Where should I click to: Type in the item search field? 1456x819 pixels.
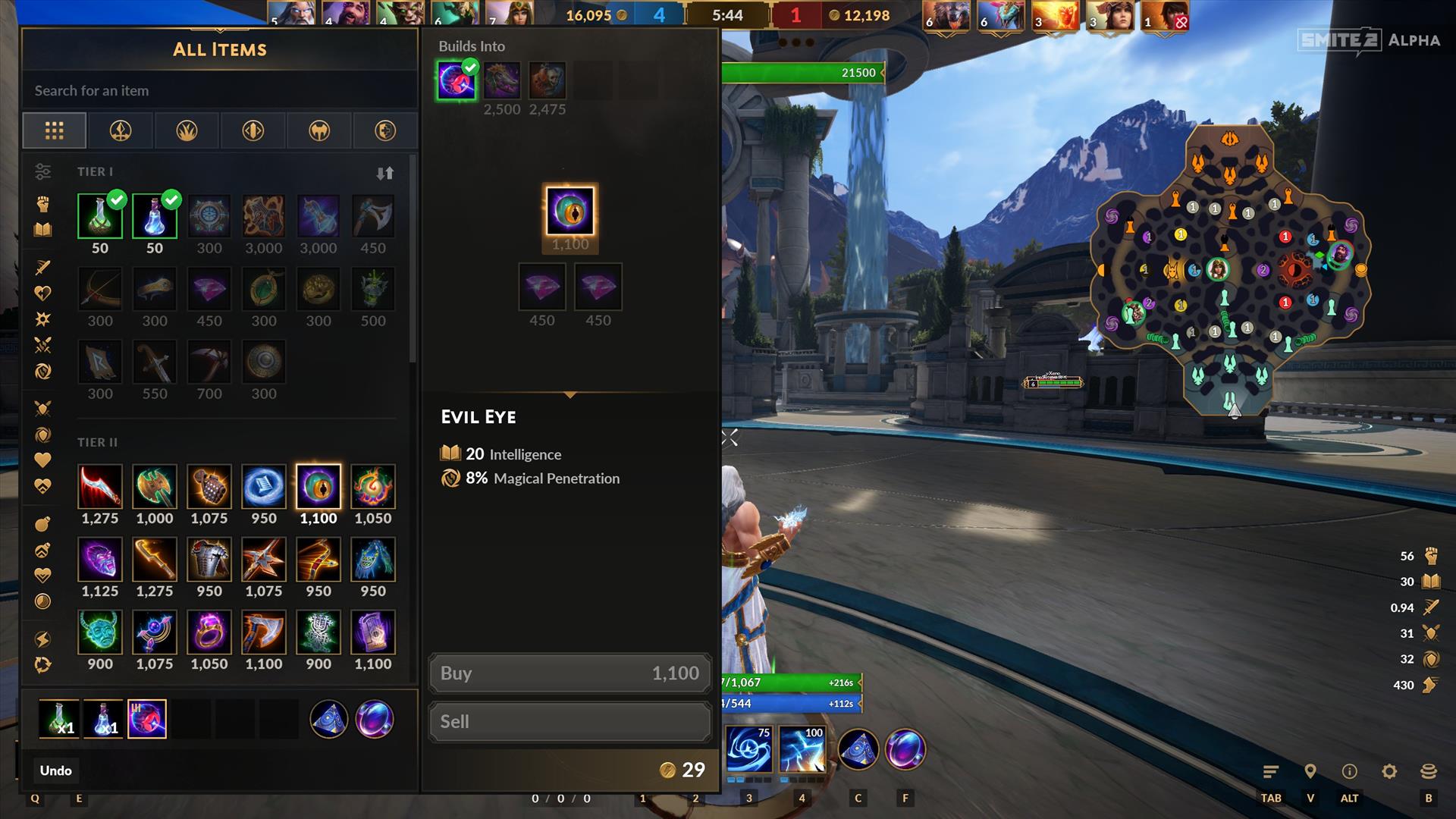220,91
